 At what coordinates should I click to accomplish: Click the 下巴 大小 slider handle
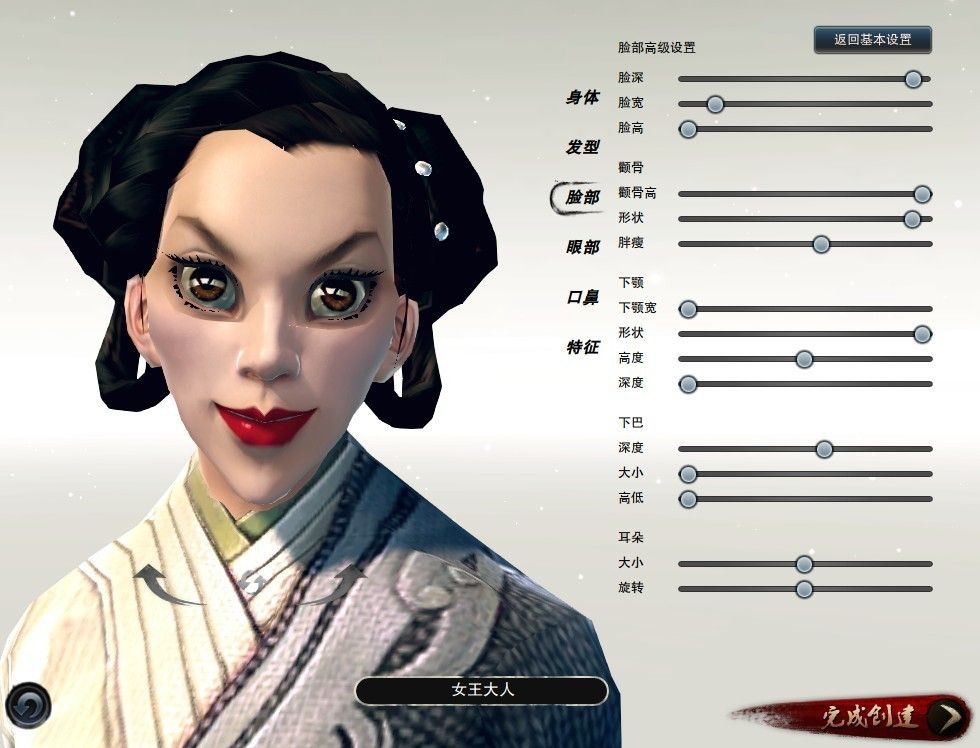(688, 474)
